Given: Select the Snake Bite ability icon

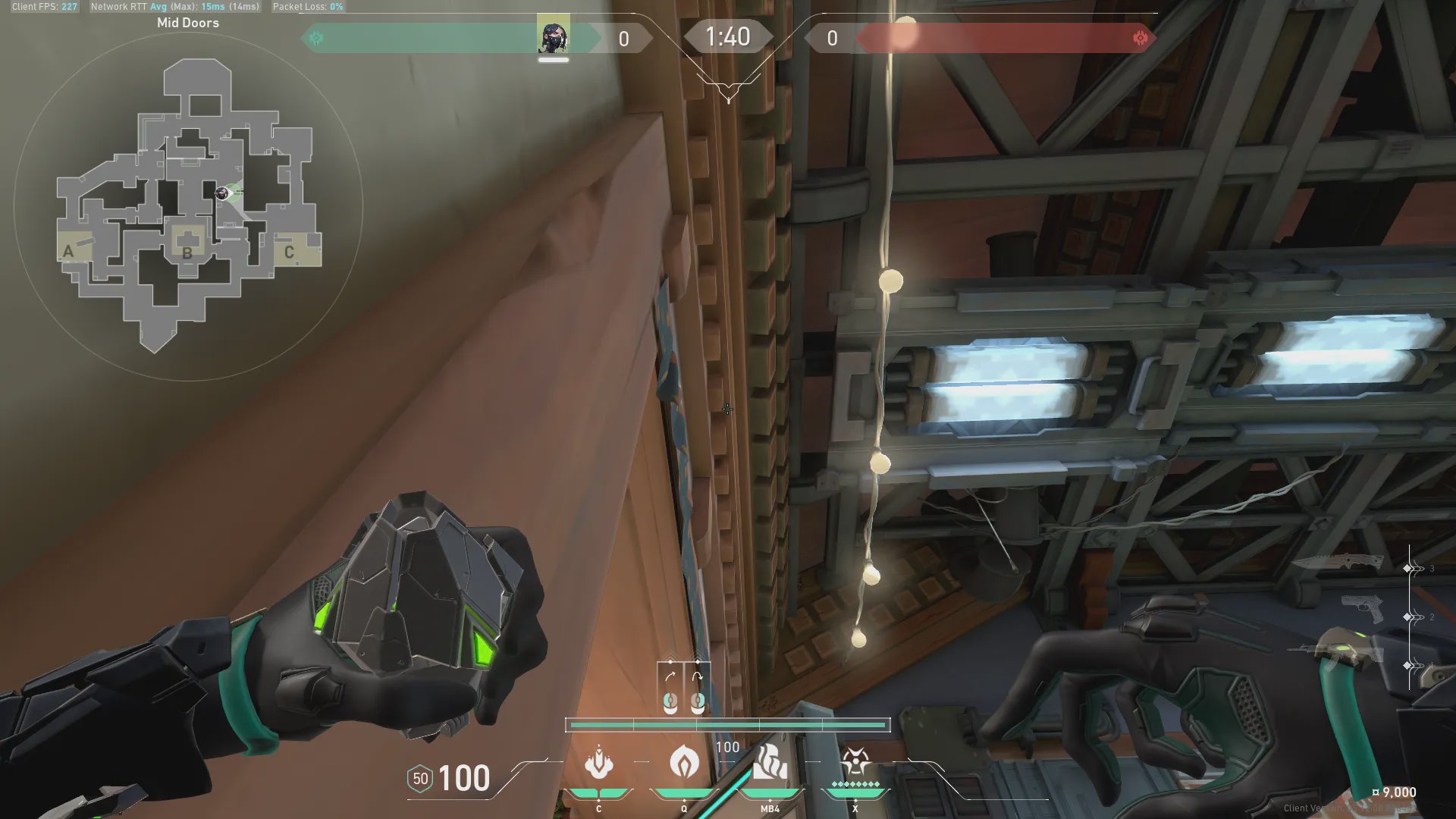Looking at the screenshot, I should pyautogui.click(x=598, y=764).
